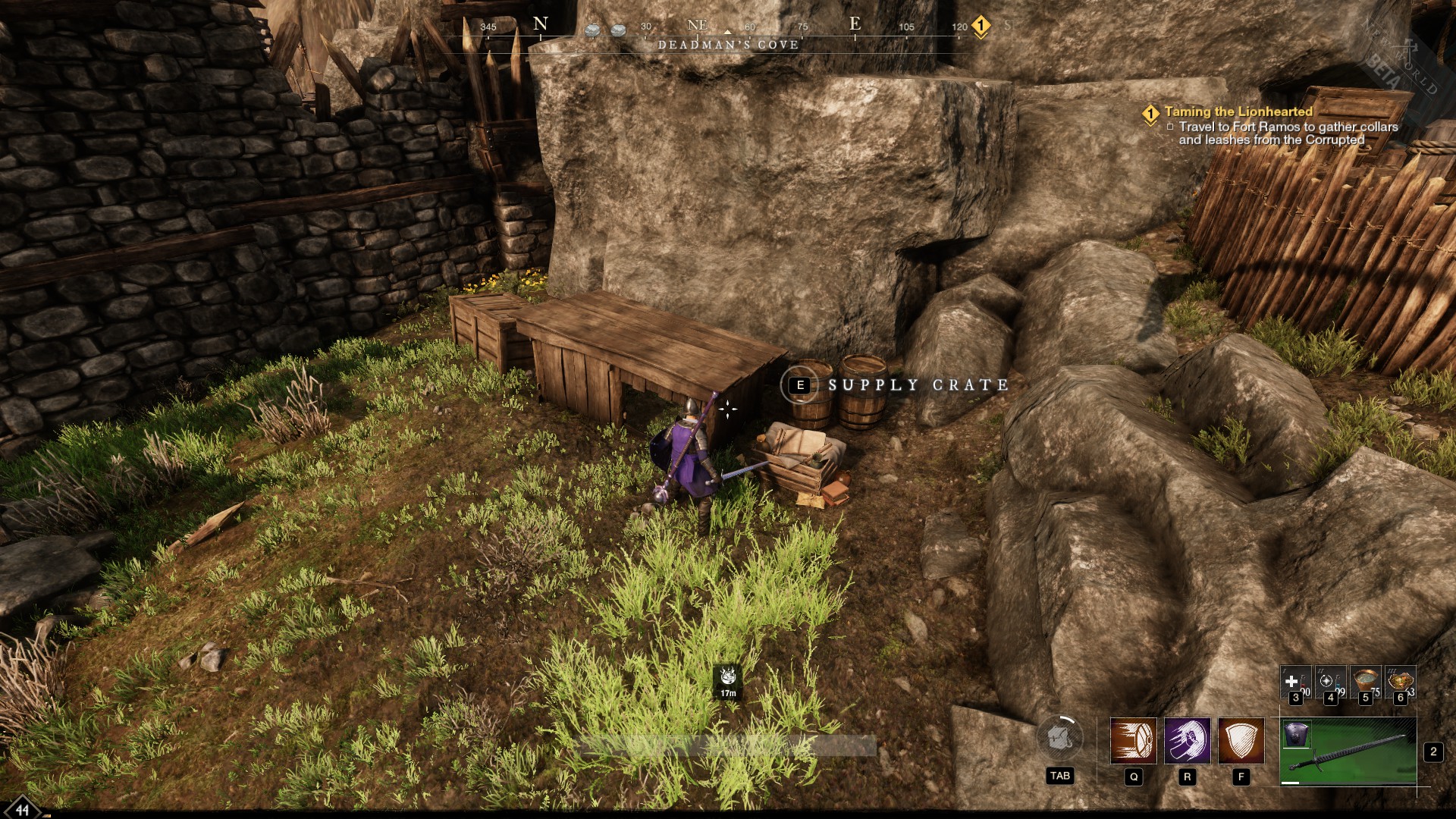Viewport: 1456px width, 819px height.
Task: Tick the Fort Ramos quest objective checkbox
Action: coord(1171,127)
